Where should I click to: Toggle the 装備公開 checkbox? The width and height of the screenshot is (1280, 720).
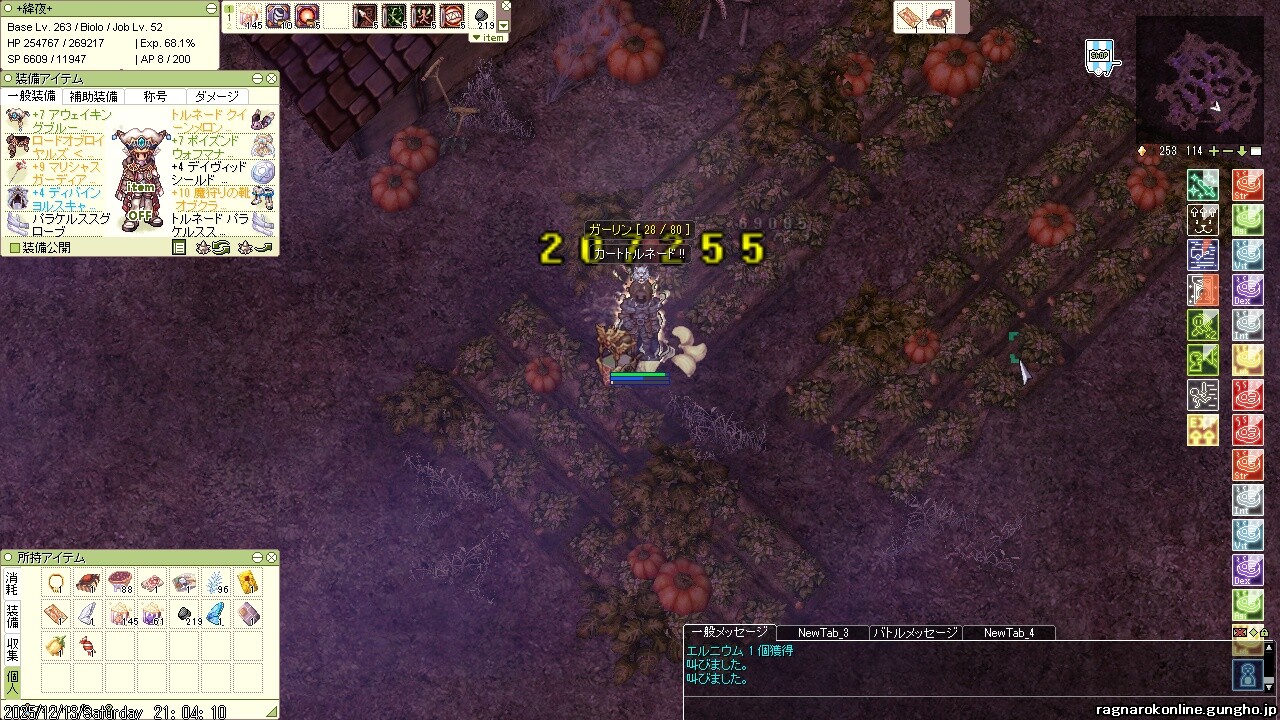point(14,247)
